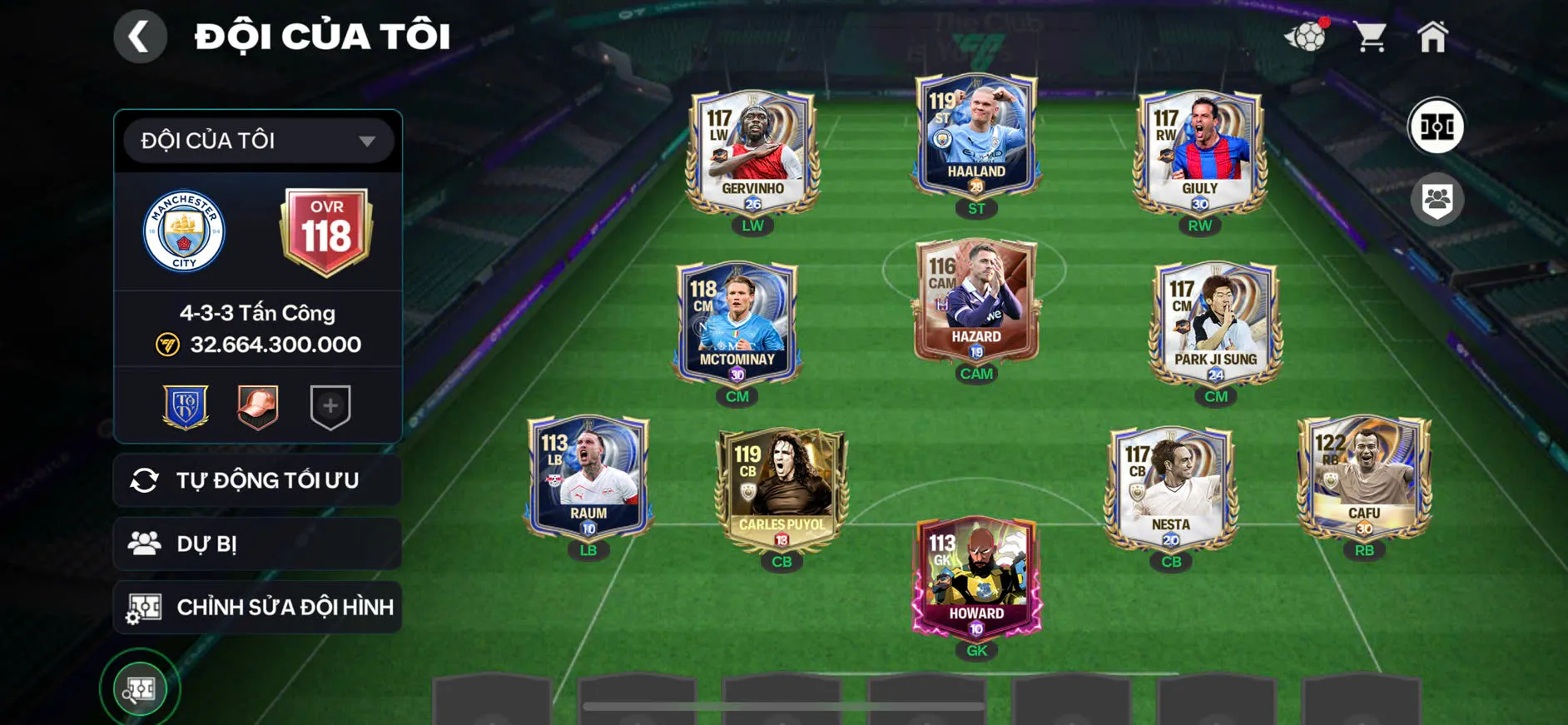Select the Raum LB card

(588, 478)
